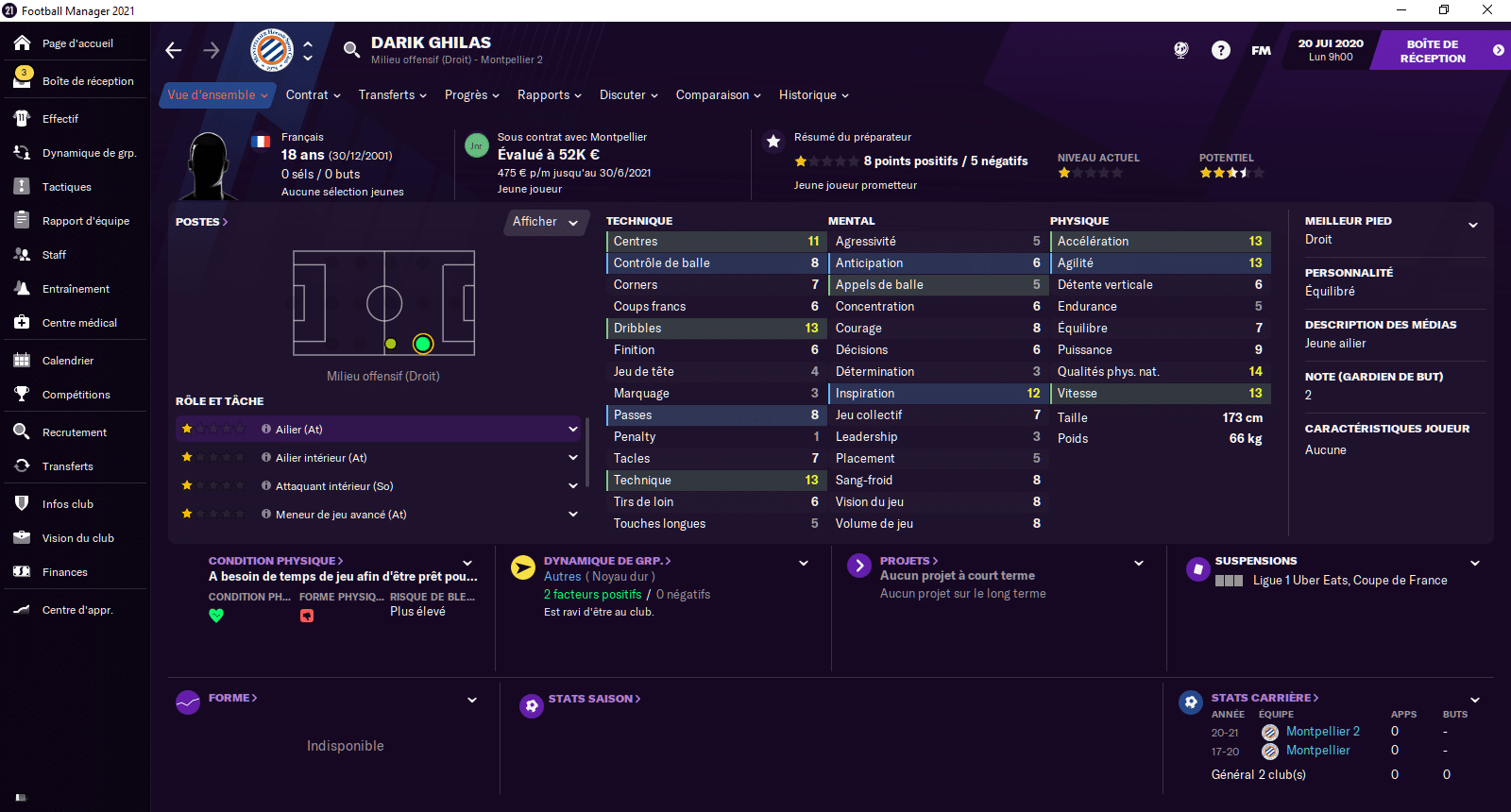Open the Entraînement section
Screen dimensions: 1511x812
[x=76, y=289]
